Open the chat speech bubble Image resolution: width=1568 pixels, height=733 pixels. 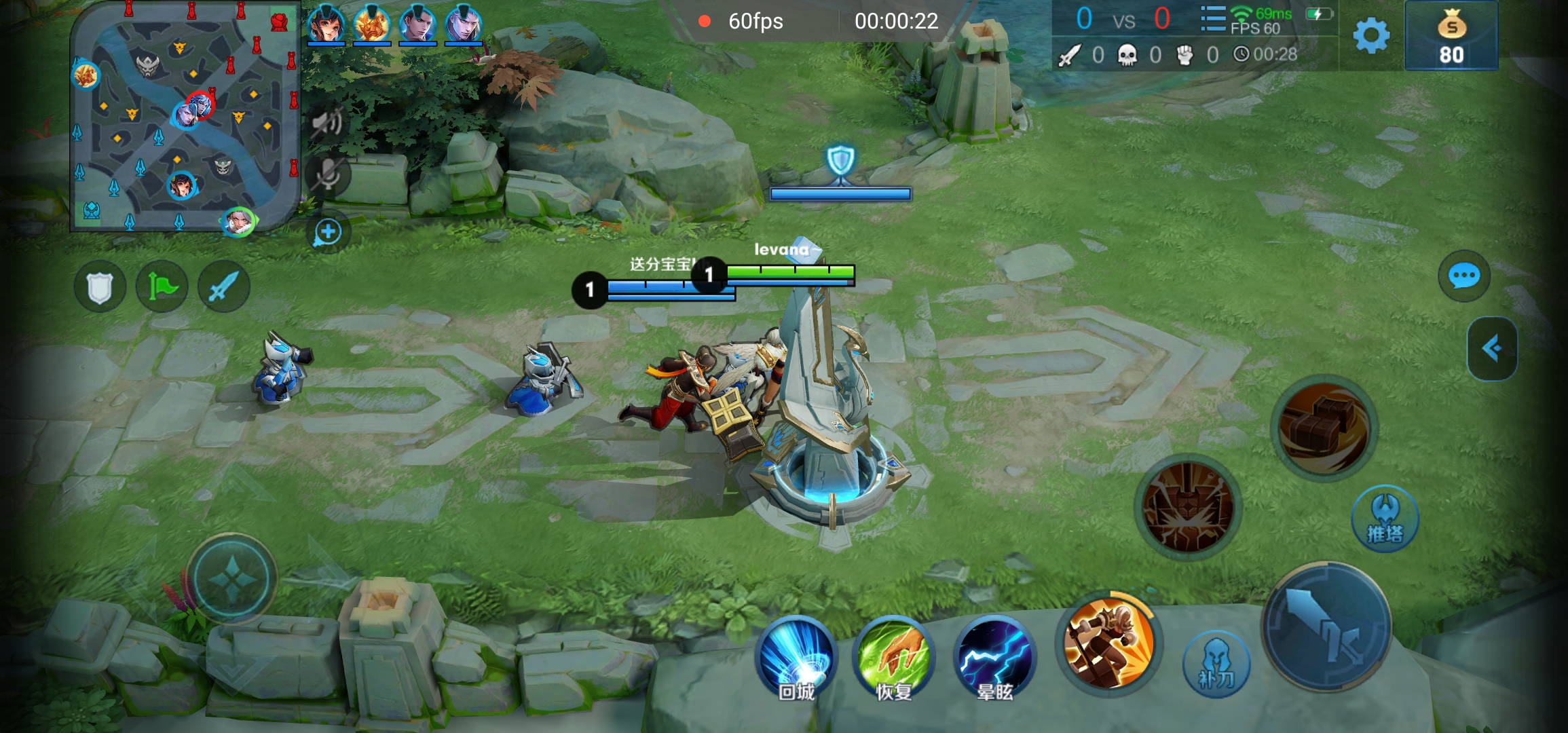coord(1463,276)
